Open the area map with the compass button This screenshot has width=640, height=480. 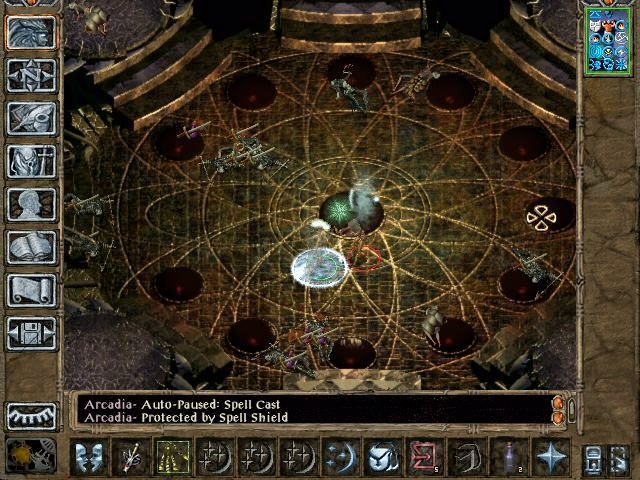(31, 75)
